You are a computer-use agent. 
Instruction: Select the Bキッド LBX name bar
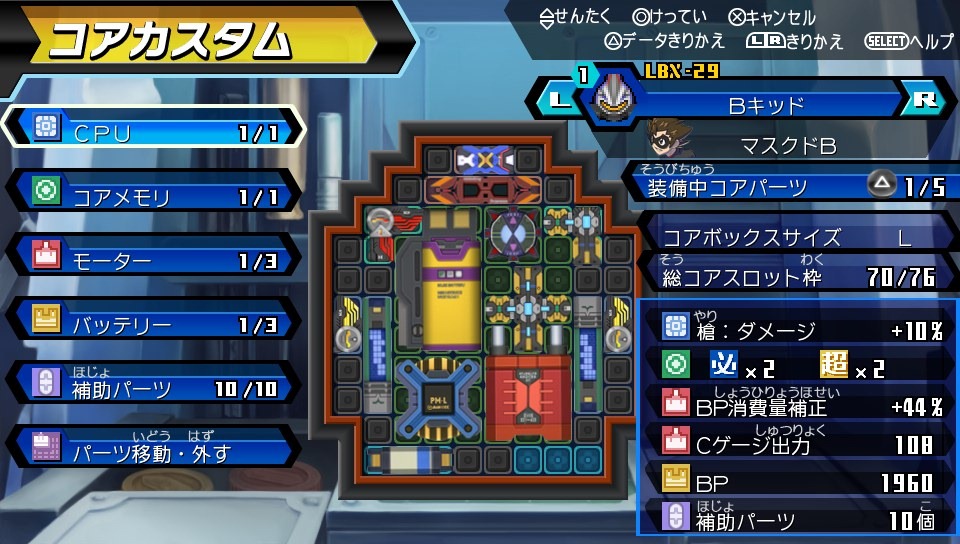pos(770,101)
